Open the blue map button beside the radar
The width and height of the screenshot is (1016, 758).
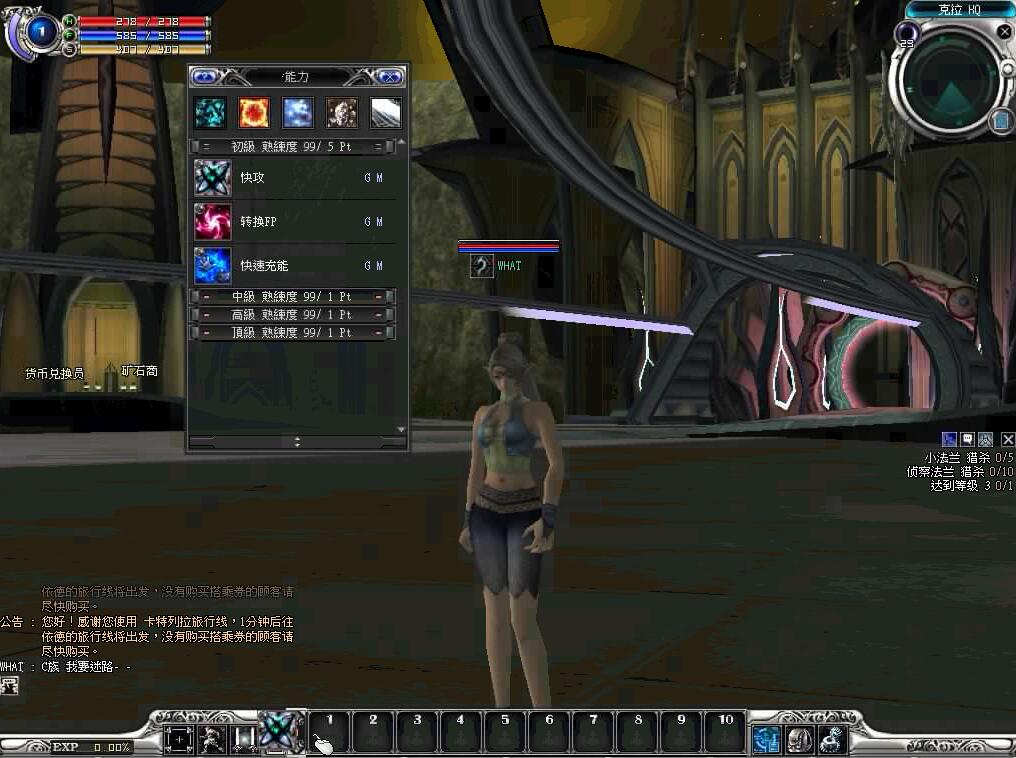(1001, 121)
